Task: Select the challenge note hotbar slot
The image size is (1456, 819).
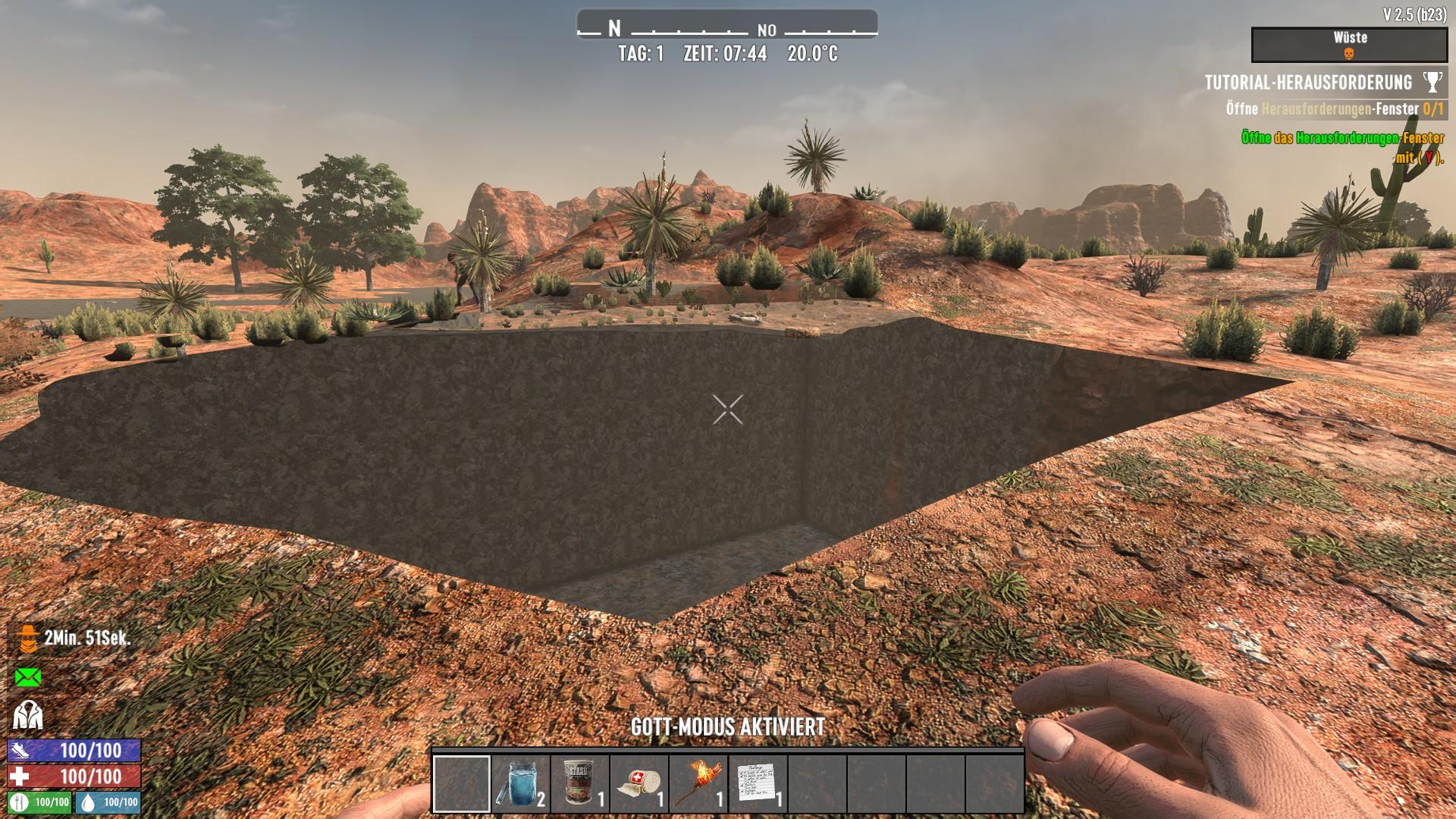Action: tap(758, 784)
